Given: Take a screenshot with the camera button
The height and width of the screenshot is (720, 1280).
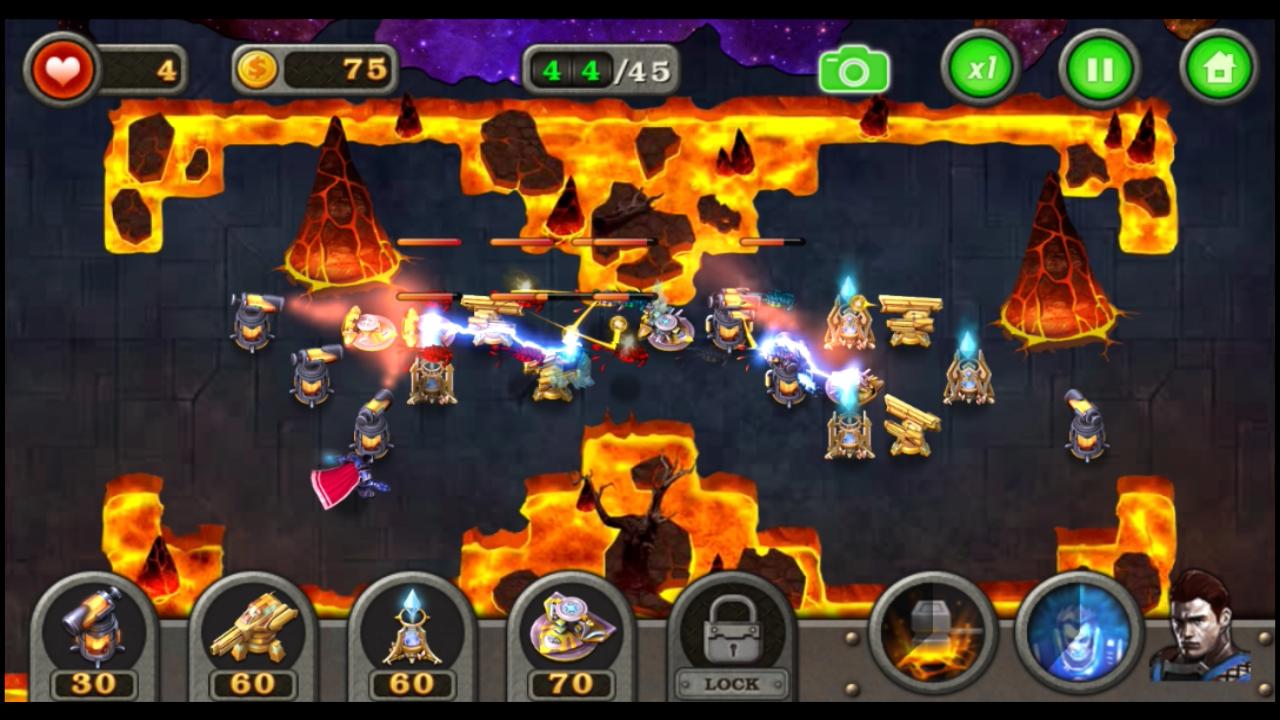Looking at the screenshot, I should [x=855, y=67].
